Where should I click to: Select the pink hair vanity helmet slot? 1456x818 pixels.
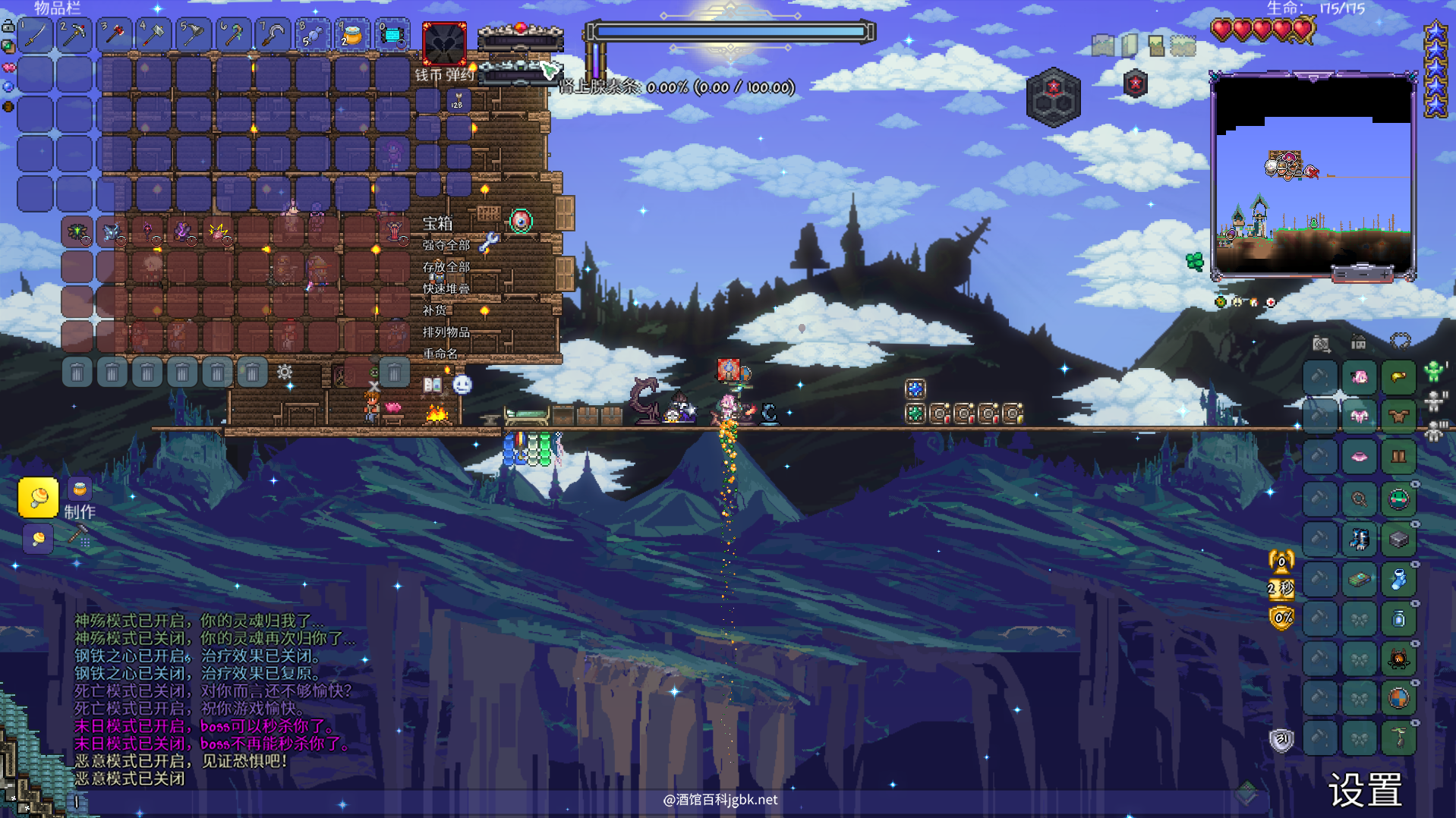1359,377
